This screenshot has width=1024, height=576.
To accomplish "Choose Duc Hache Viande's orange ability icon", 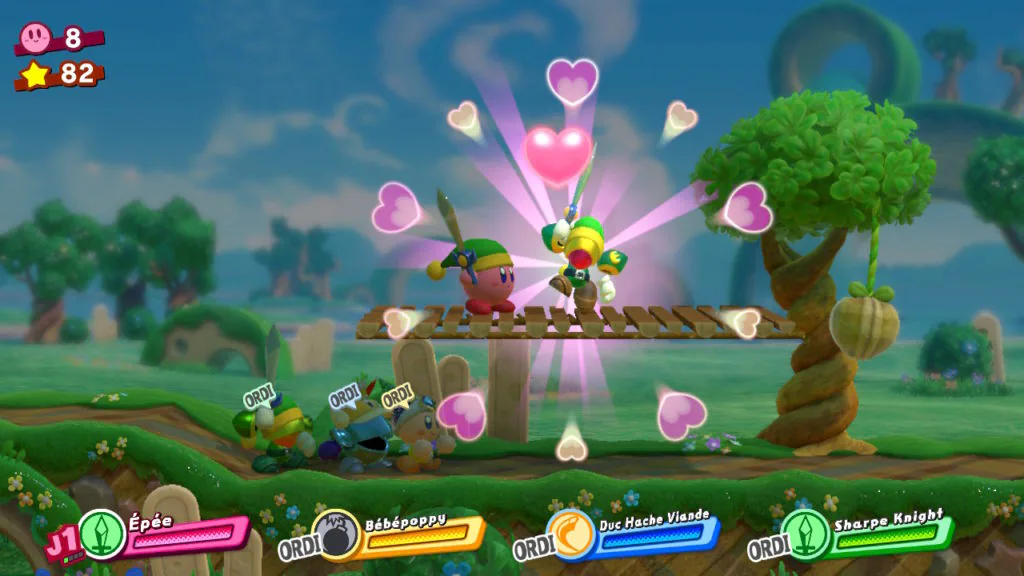I will [x=570, y=534].
